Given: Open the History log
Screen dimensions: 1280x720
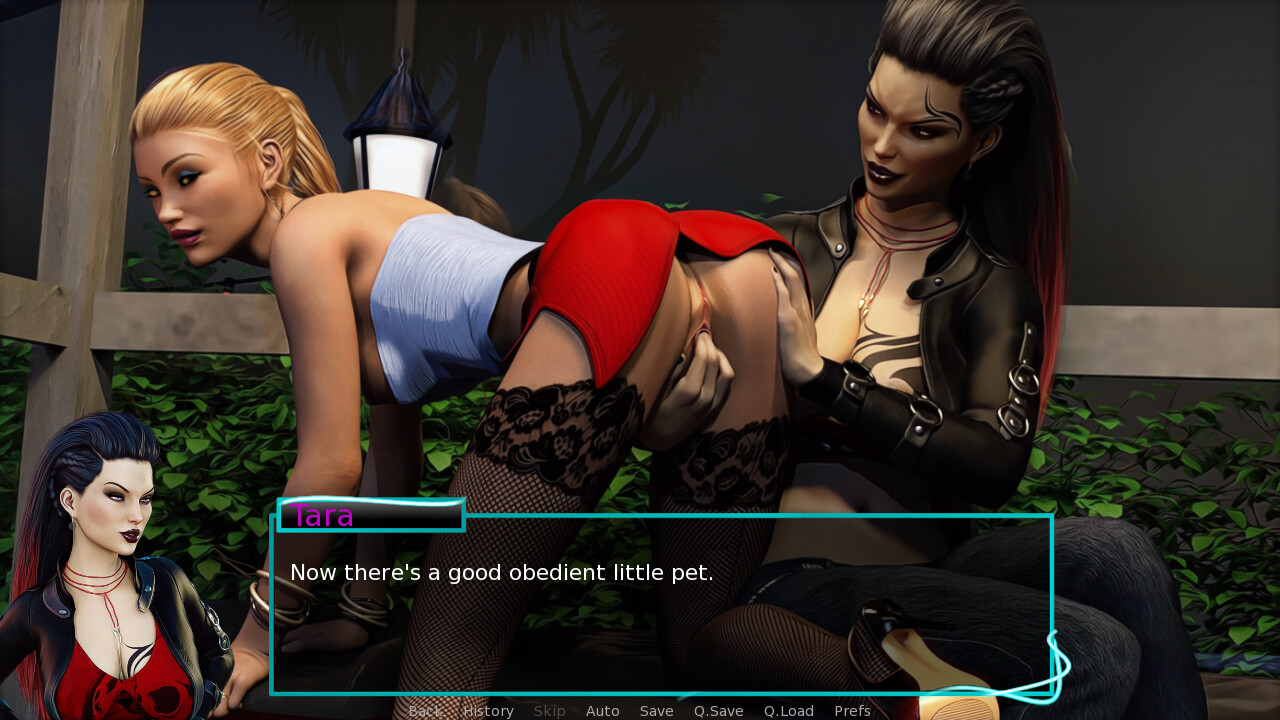Looking at the screenshot, I should tap(488, 711).
